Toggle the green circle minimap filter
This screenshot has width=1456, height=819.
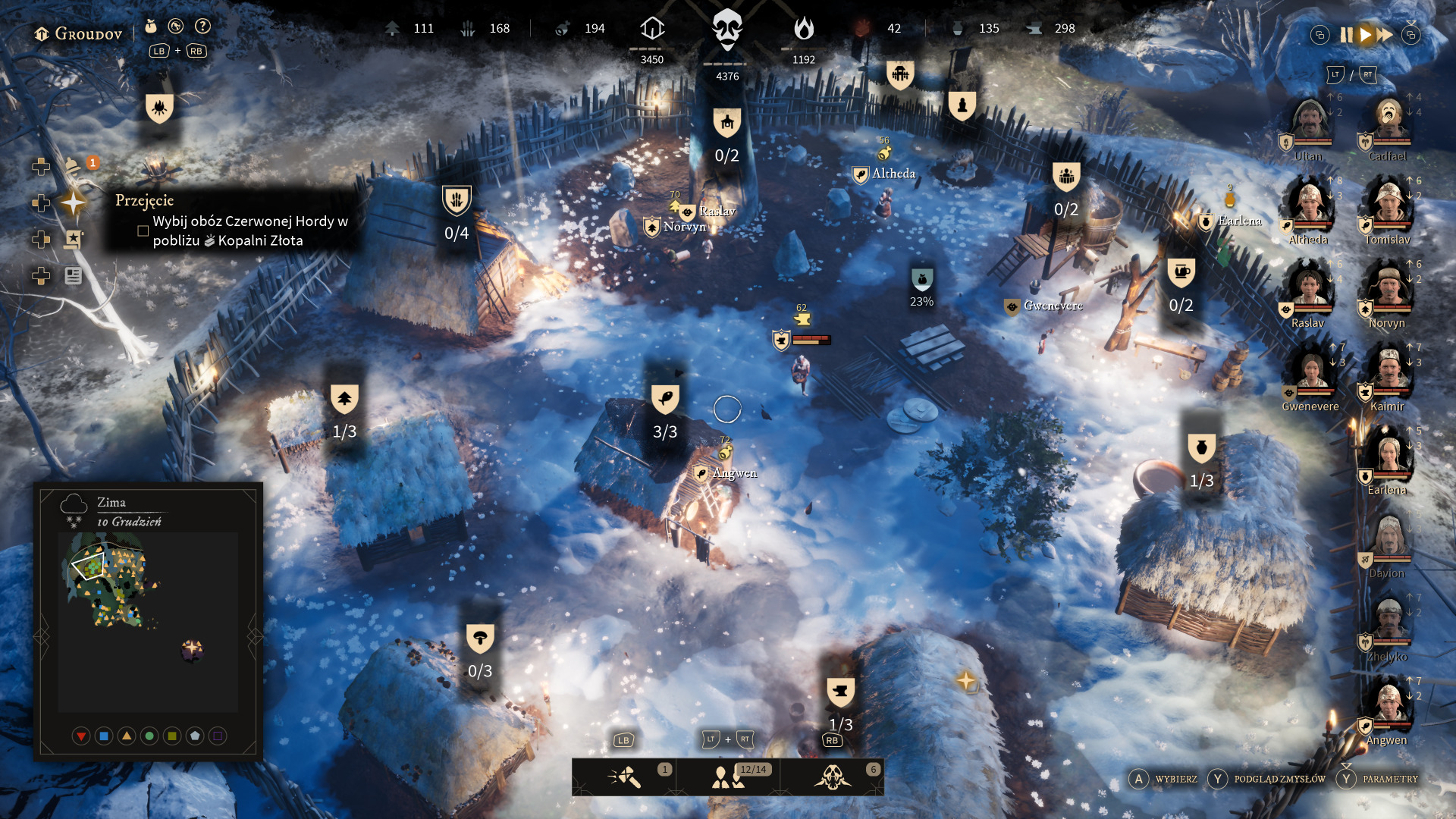[149, 736]
